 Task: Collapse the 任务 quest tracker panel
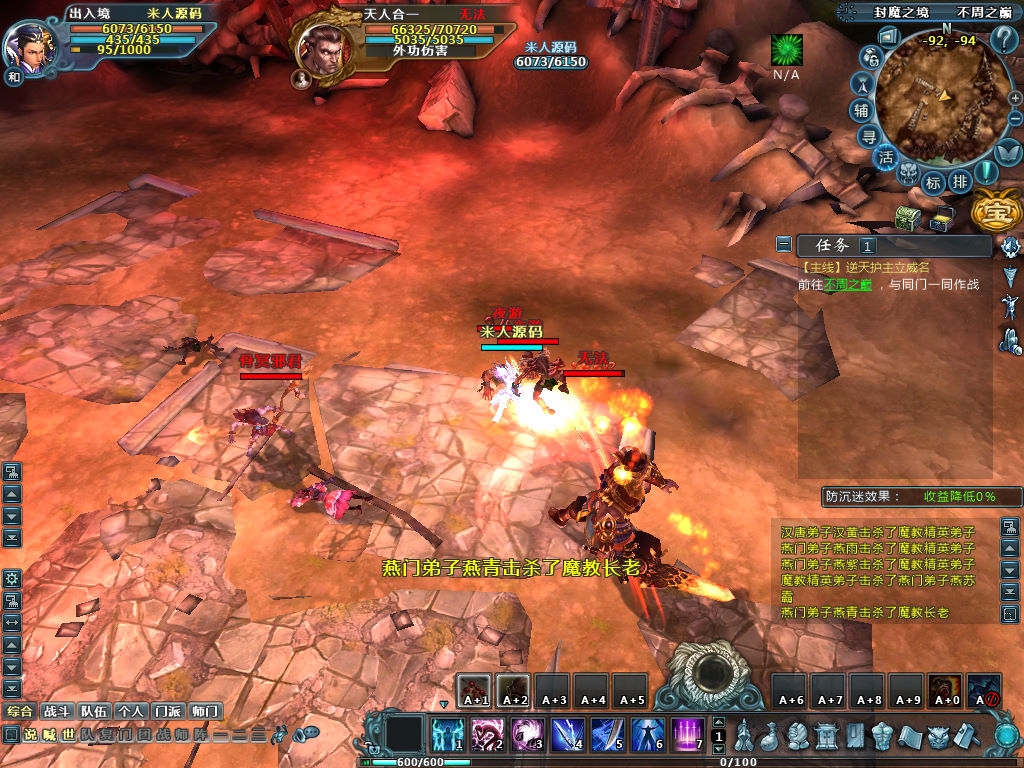784,245
